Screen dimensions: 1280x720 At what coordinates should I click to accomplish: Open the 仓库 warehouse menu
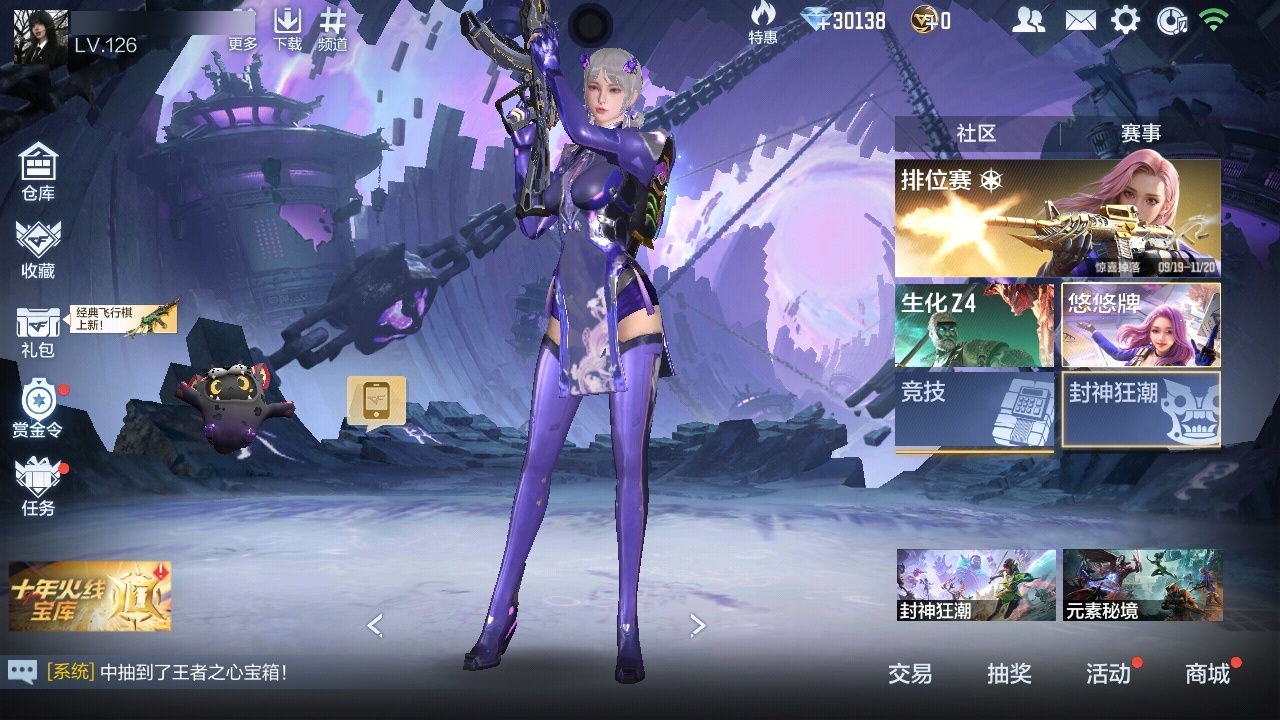click(38, 171)
